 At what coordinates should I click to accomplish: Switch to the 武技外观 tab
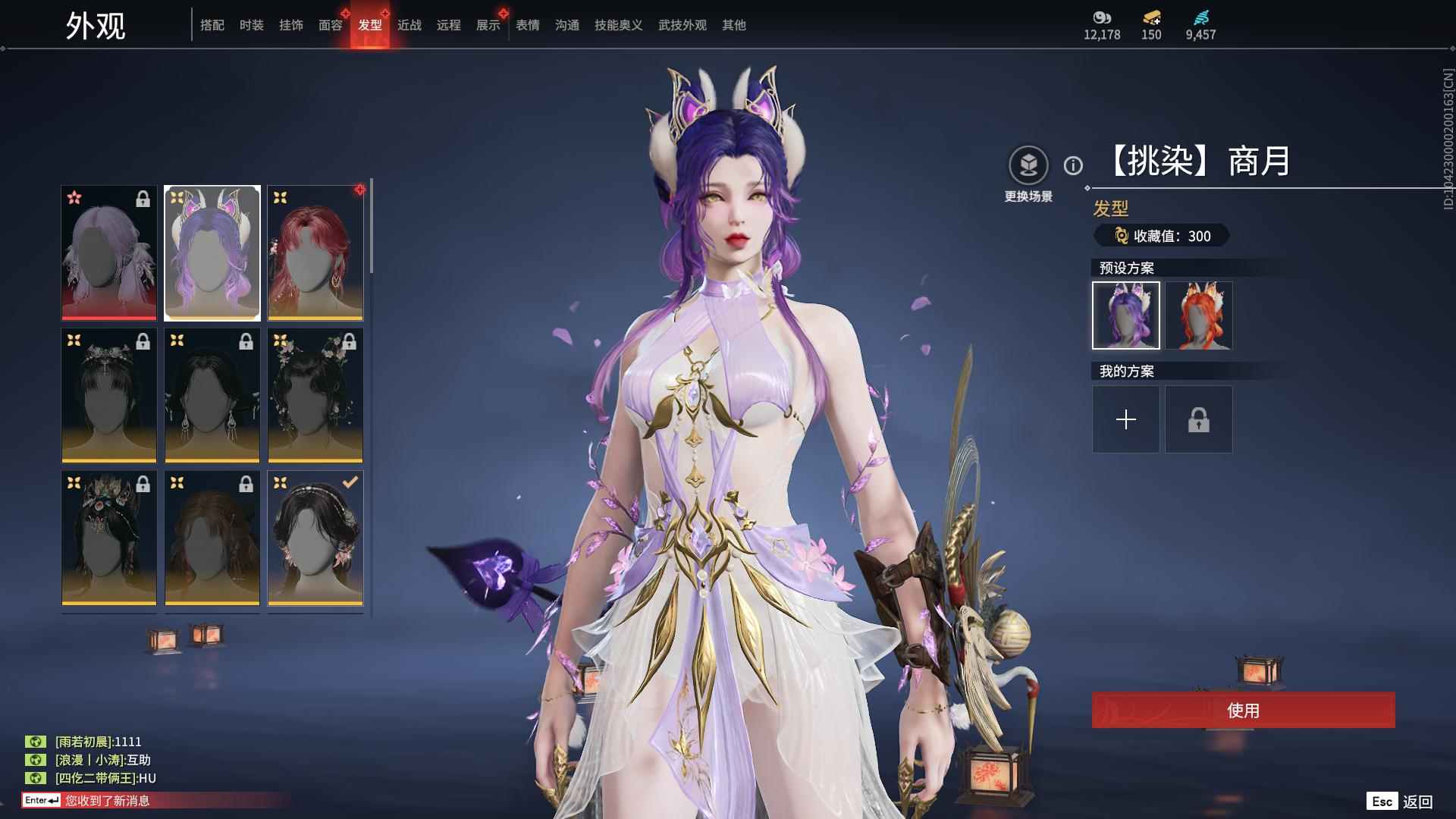[682, 25]
